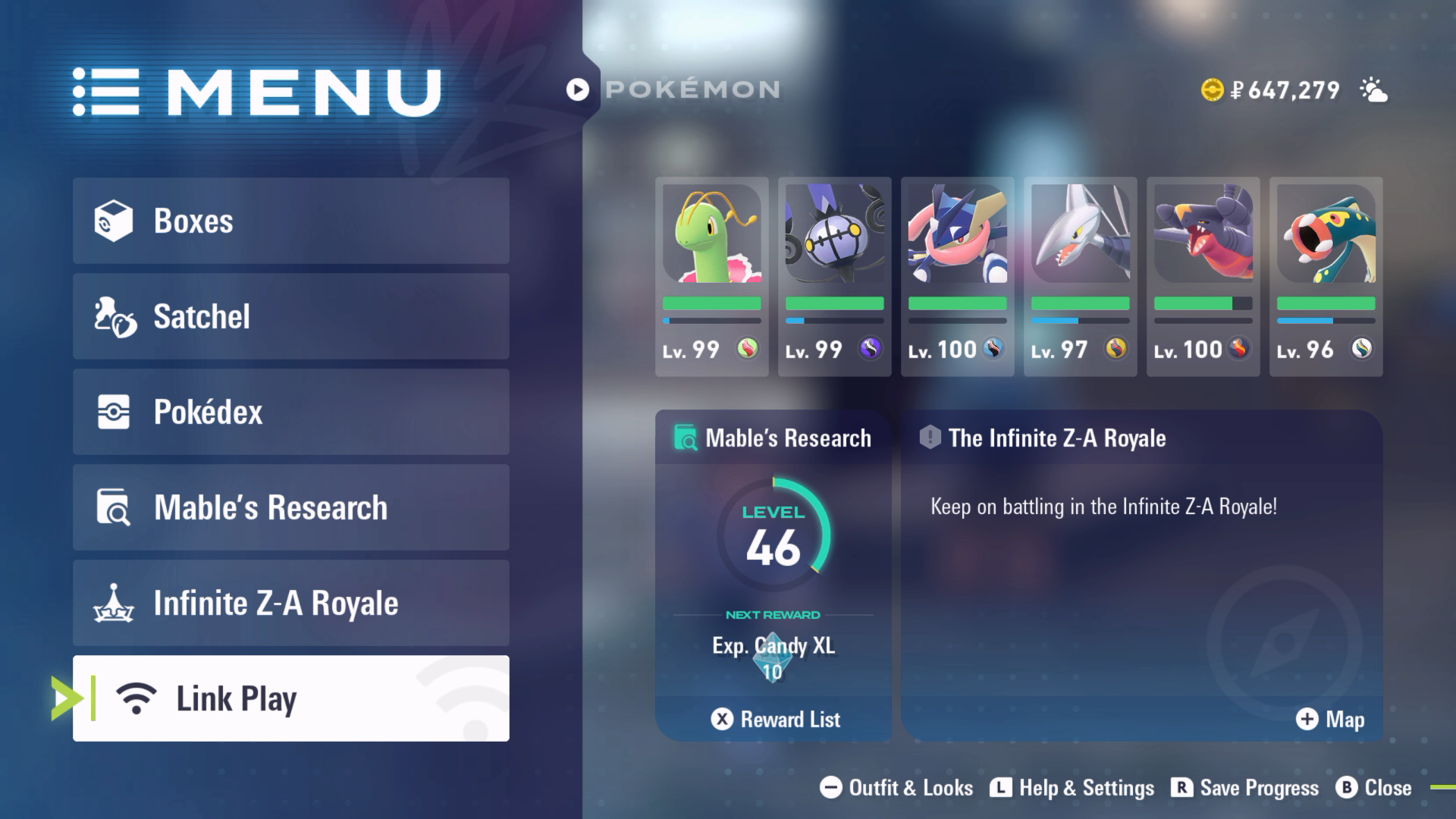Image resolution: width=1456 pixels, height=819 pixels.
Task: Open the Pokédex icon in the sidebar
Action: (x=114, y=412)
